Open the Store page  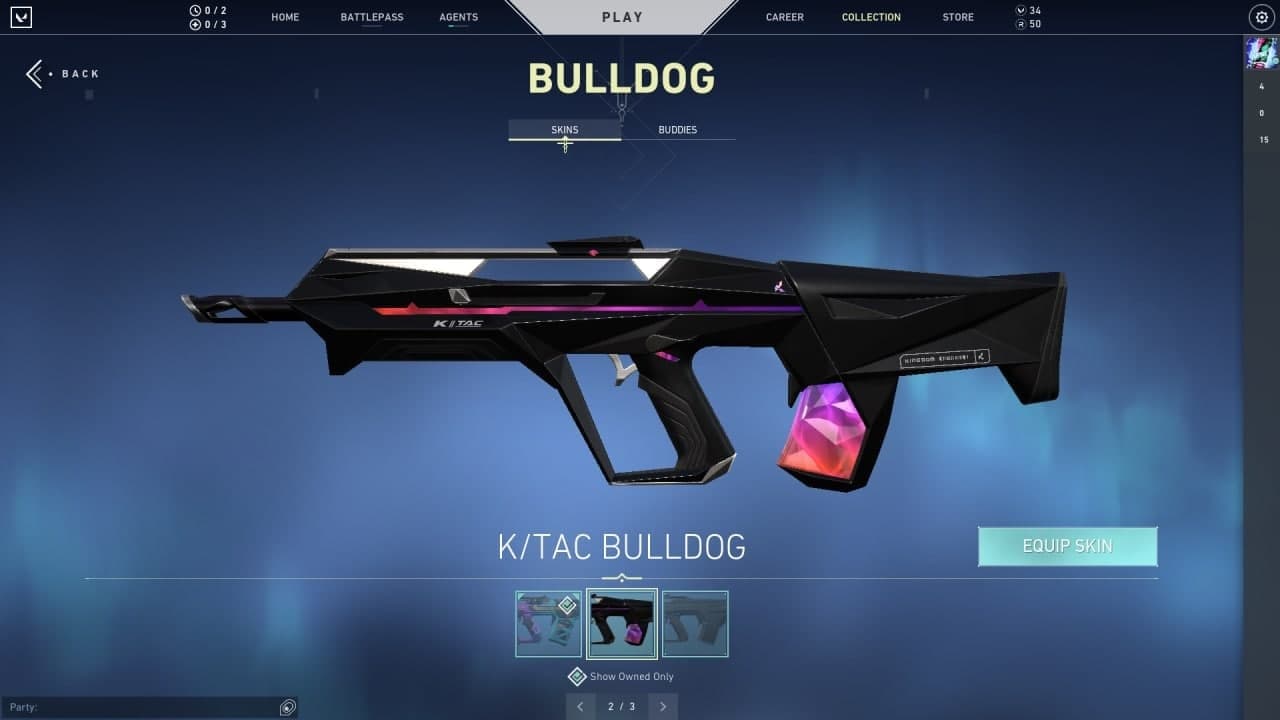coord(958,17)
